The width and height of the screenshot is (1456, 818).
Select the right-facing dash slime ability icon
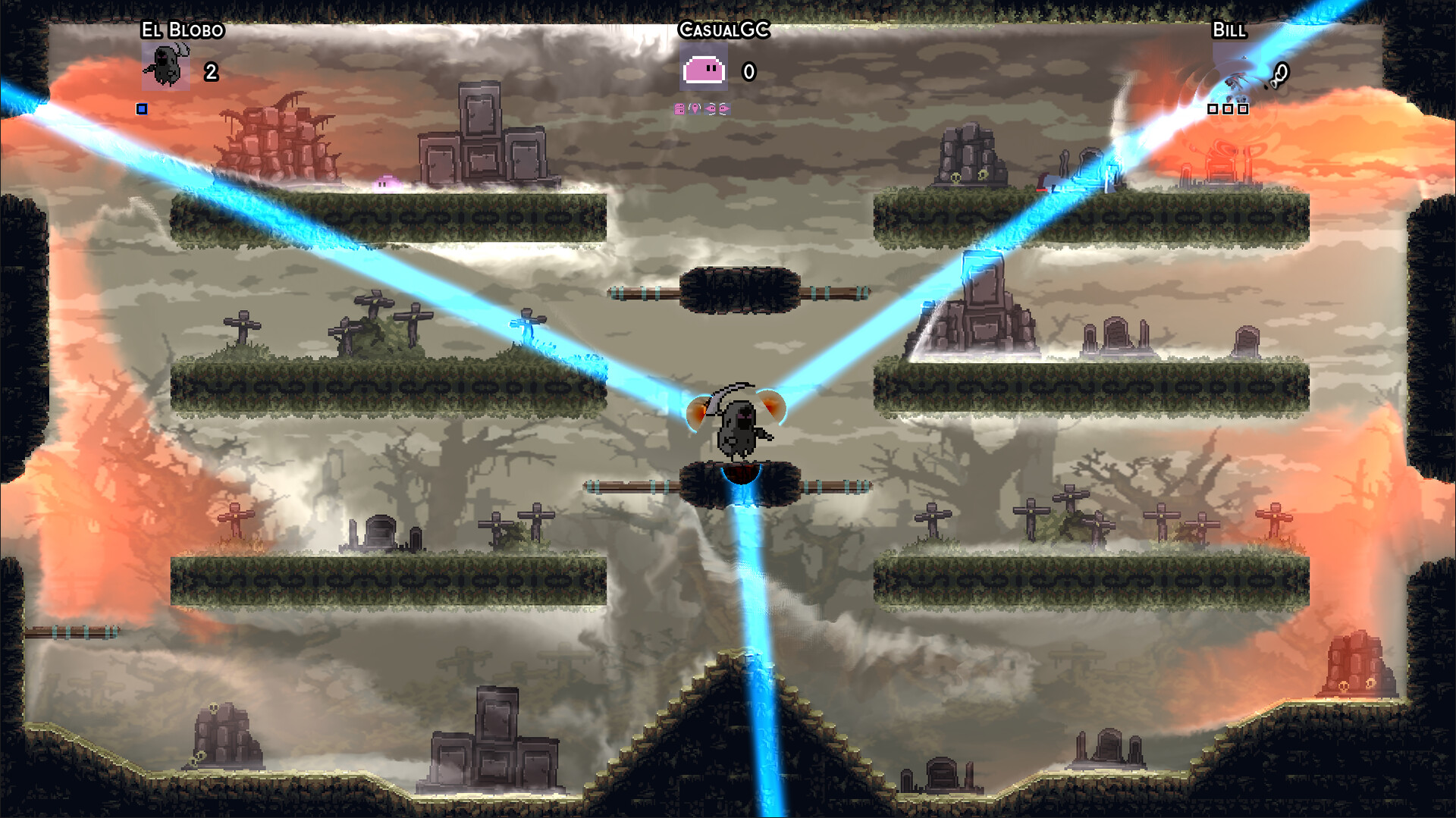[724, 109]
